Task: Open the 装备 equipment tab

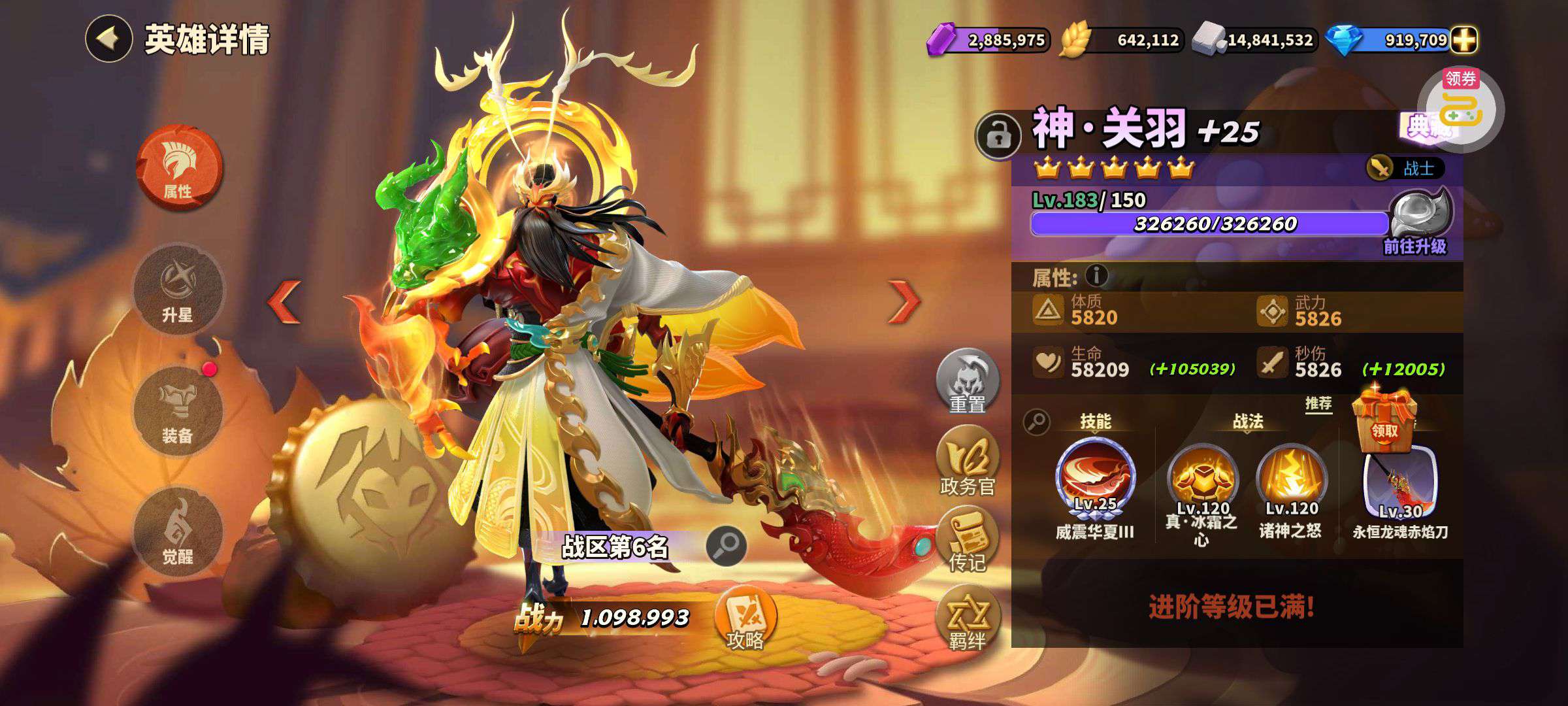Action: tap(178, 410)
